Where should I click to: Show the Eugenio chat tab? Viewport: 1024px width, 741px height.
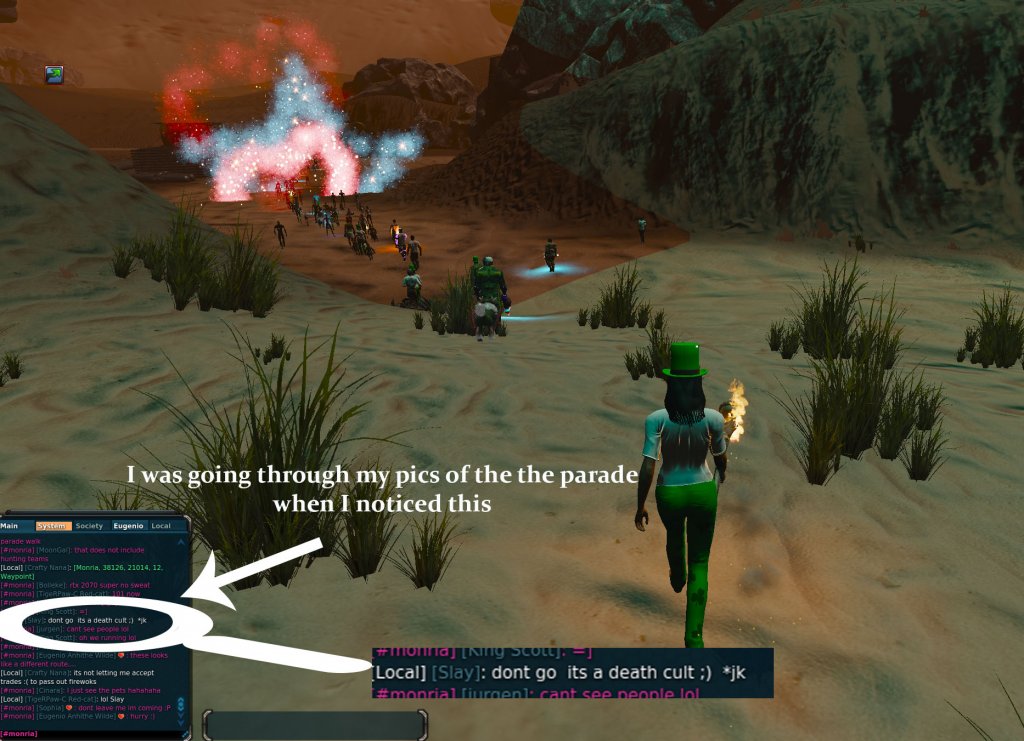tap(127, 526)
